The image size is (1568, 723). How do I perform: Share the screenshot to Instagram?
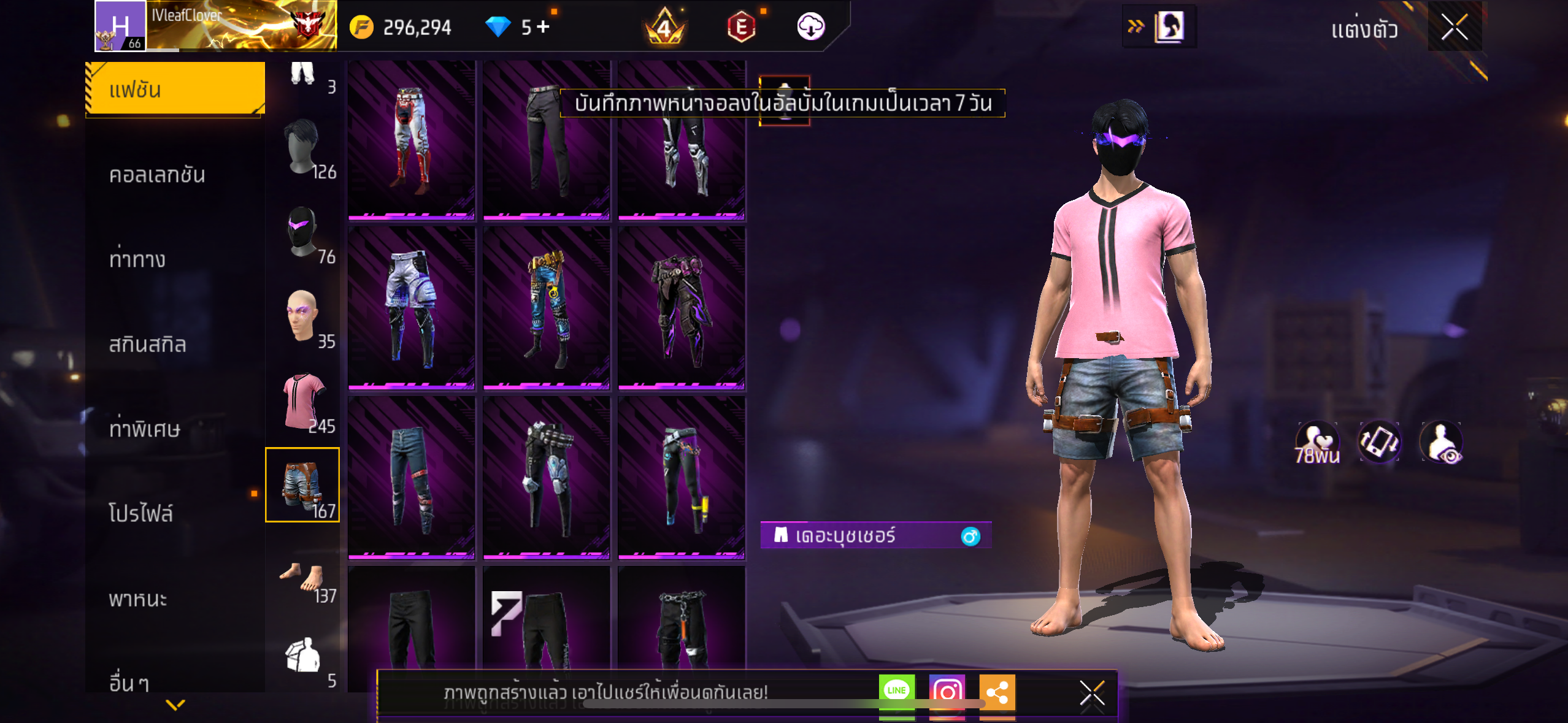click(947, 692)
